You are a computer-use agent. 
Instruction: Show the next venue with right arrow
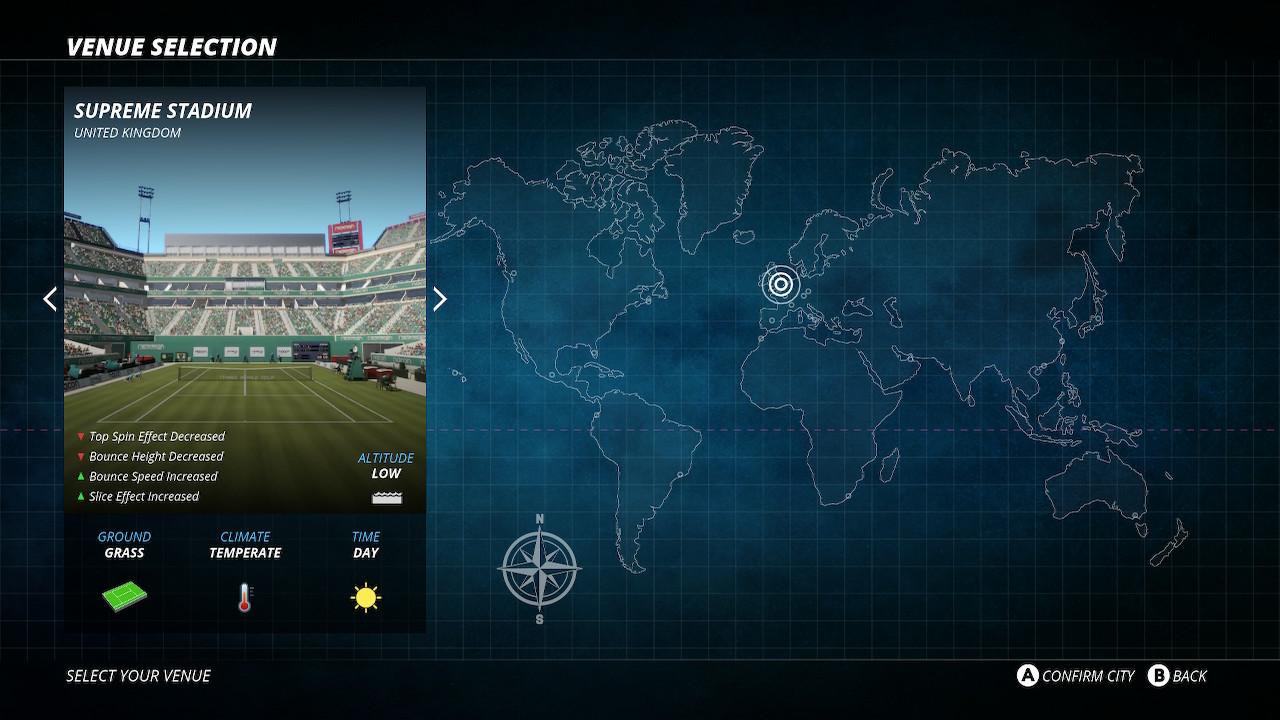pos(439,299)
